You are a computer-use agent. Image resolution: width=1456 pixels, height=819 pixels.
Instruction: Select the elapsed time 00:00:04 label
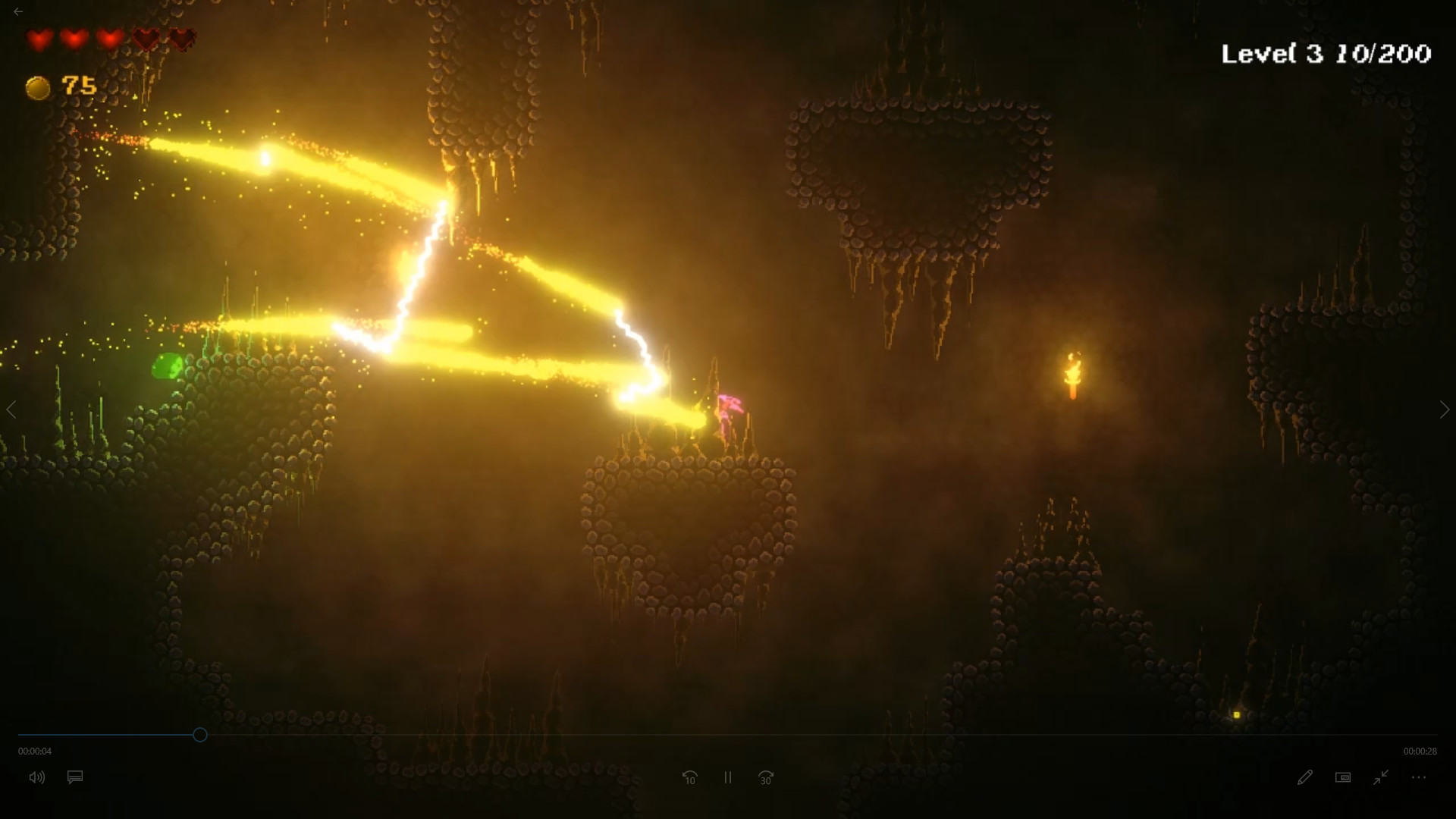click(36, 751)
